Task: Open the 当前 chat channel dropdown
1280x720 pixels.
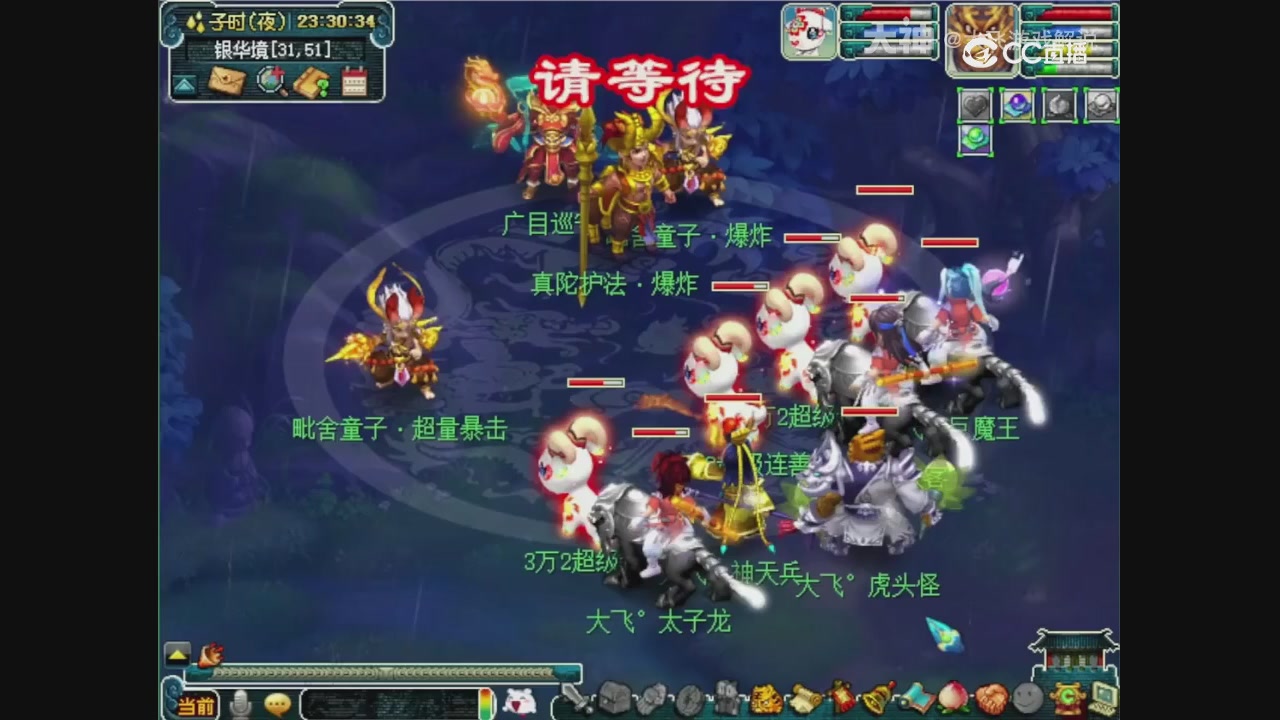Action: [x=198, y=703]
